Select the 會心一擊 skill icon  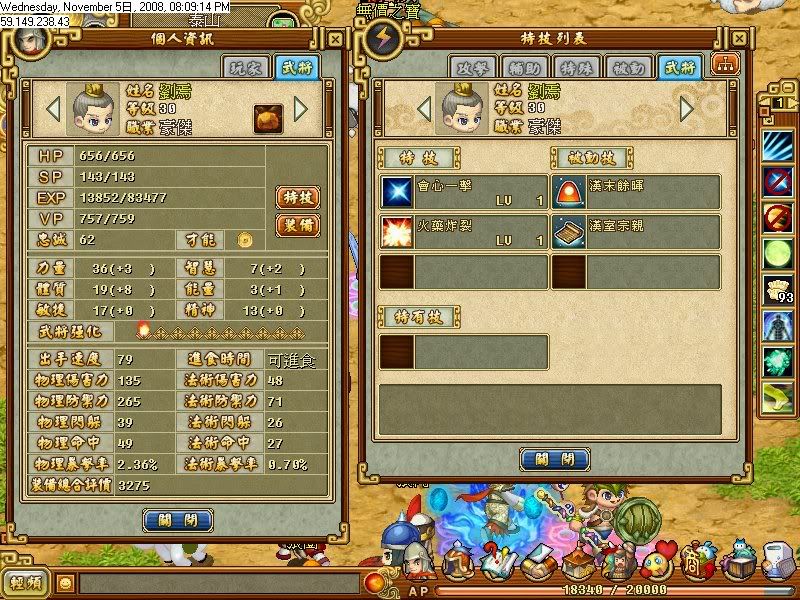[396, 191]
